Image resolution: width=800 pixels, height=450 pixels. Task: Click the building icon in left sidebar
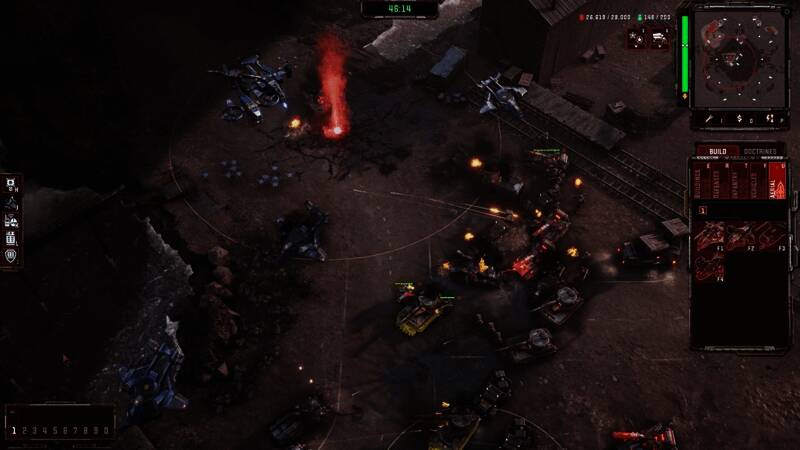point(11,237)
